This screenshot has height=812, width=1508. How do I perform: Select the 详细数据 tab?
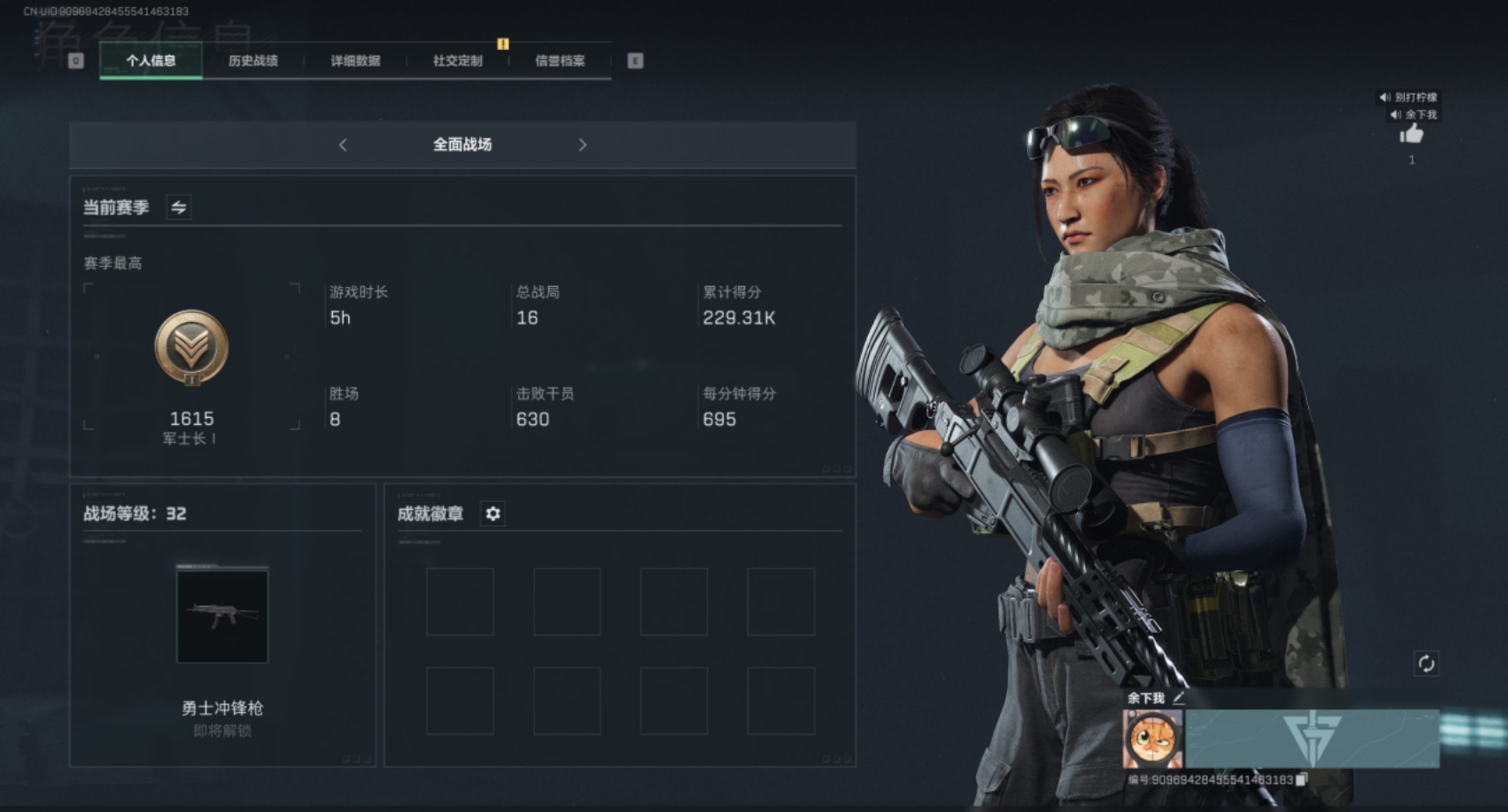(x=355, y=61)
